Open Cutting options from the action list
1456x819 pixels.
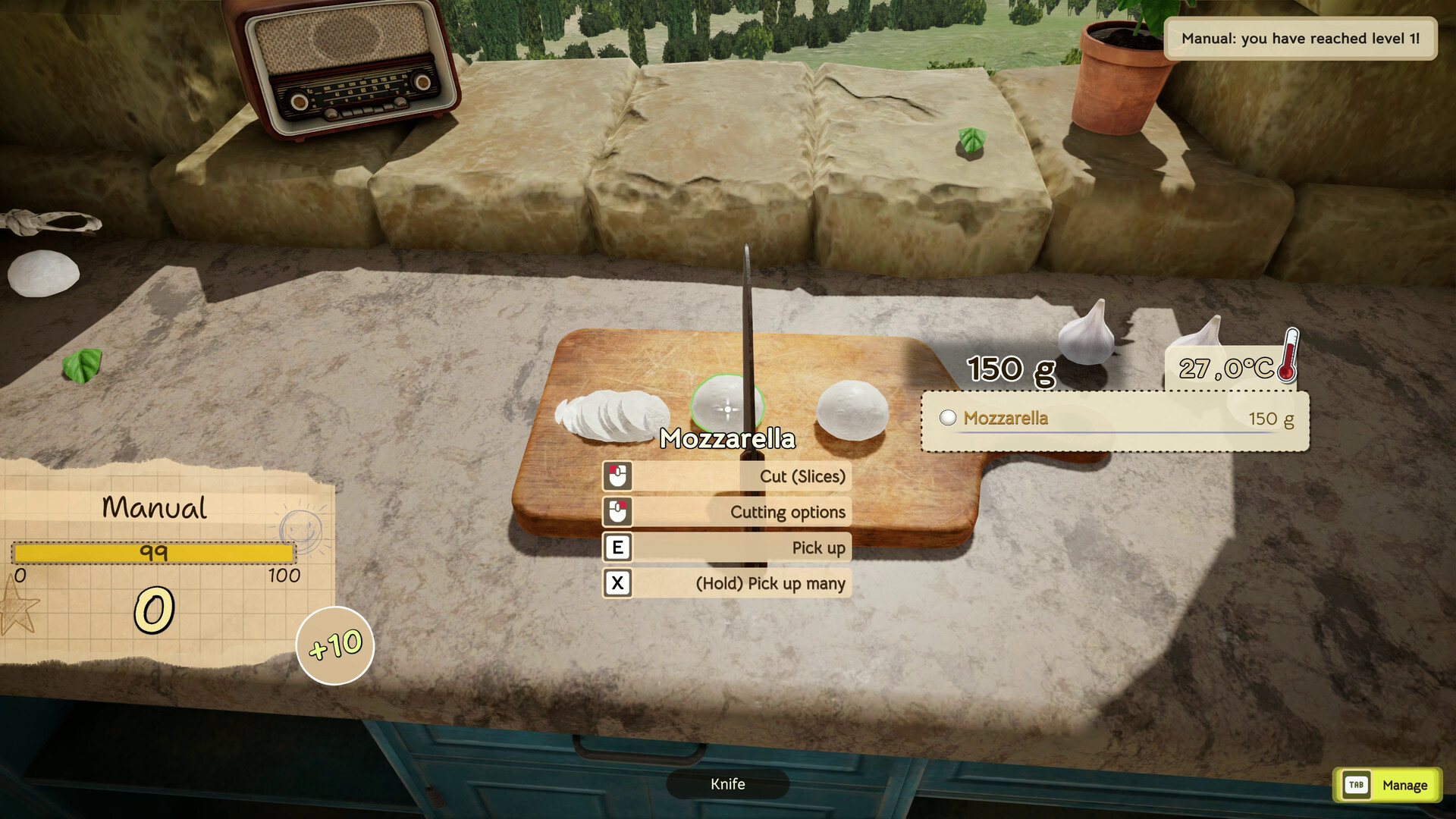coord(726,512)
